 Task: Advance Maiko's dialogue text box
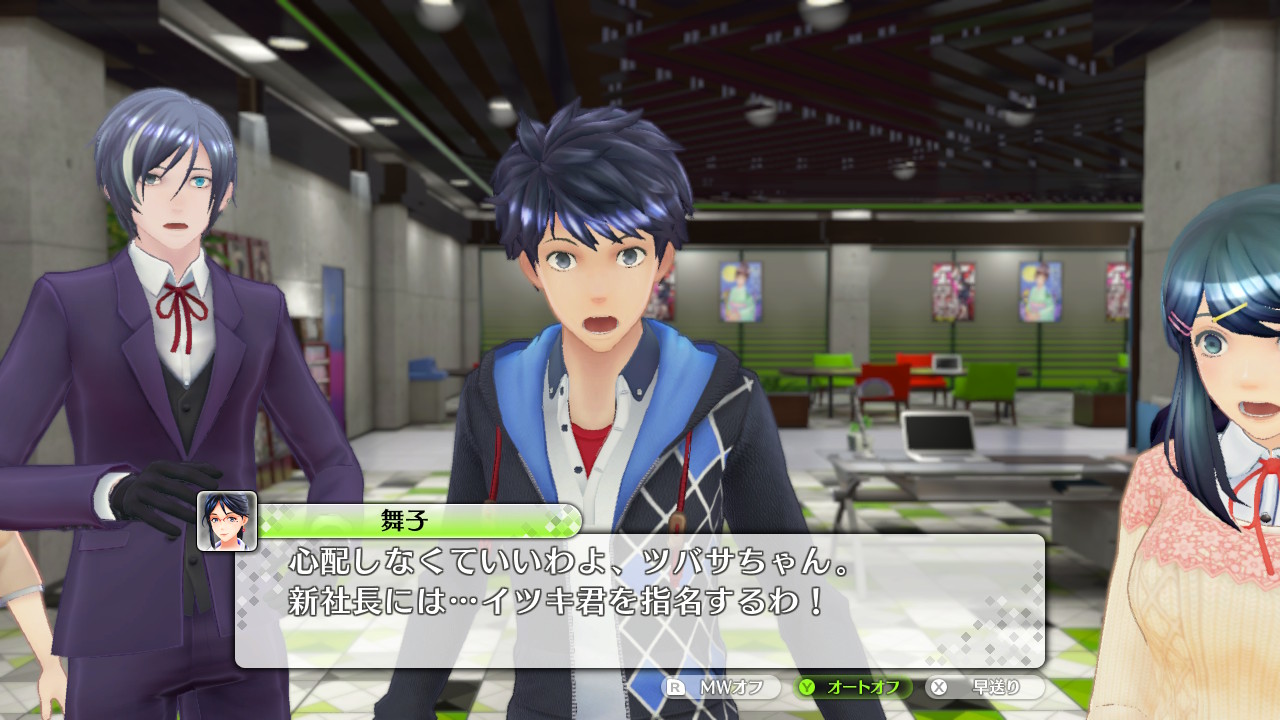pyautogui.click(x=640, y=600)
